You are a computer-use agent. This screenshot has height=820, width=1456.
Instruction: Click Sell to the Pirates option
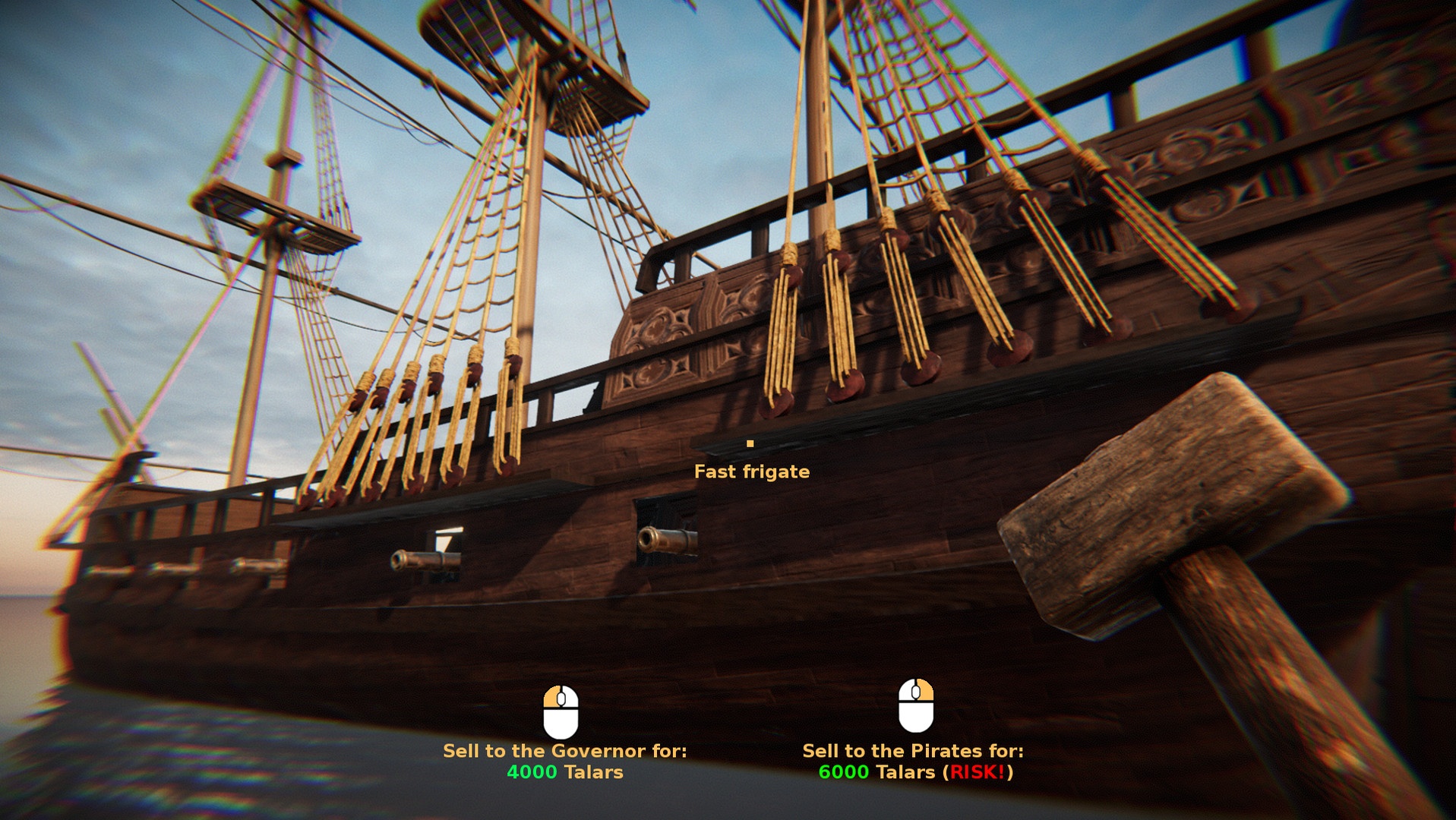click(x=914, y=752)
